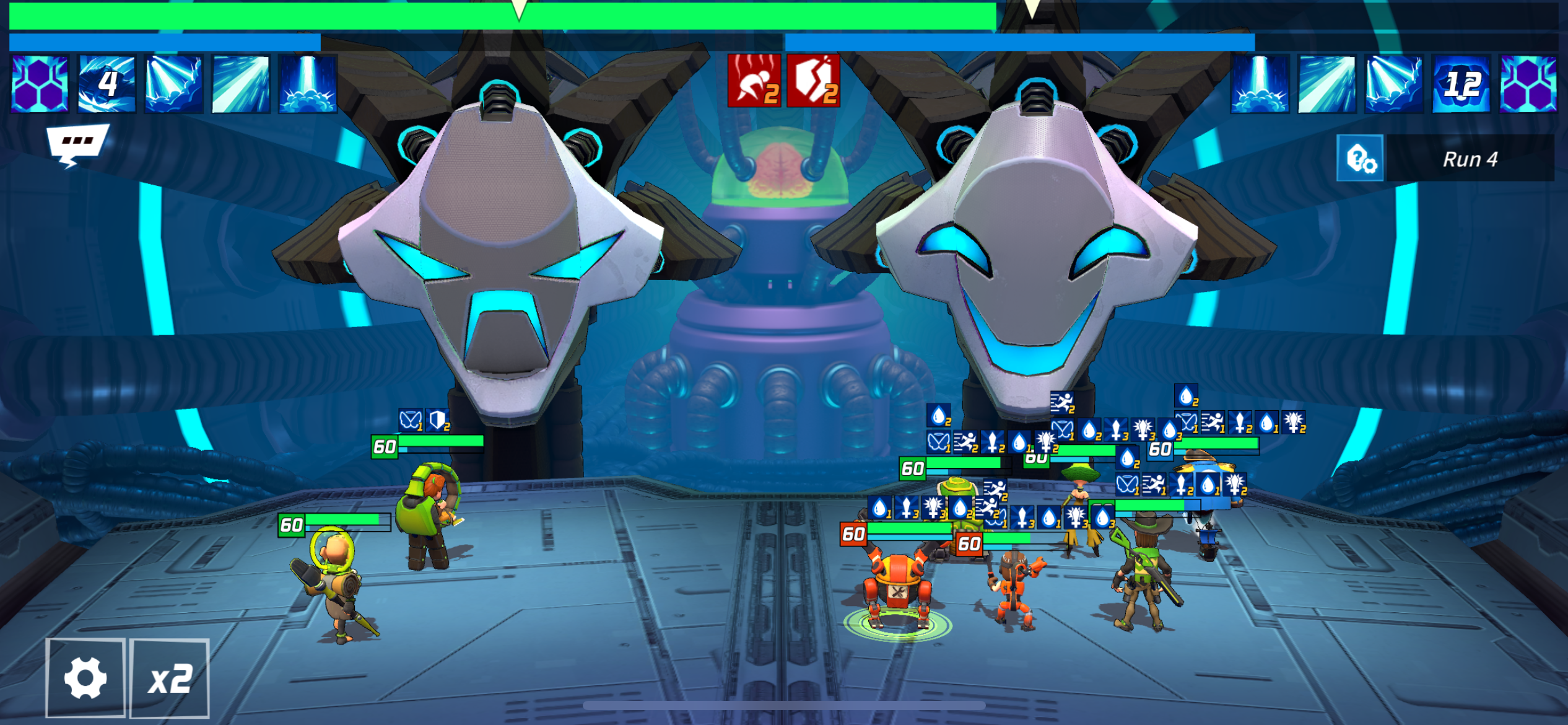Open the chat speech bubble
This screenshot has width=1568, height=725.
pos(77,144)
